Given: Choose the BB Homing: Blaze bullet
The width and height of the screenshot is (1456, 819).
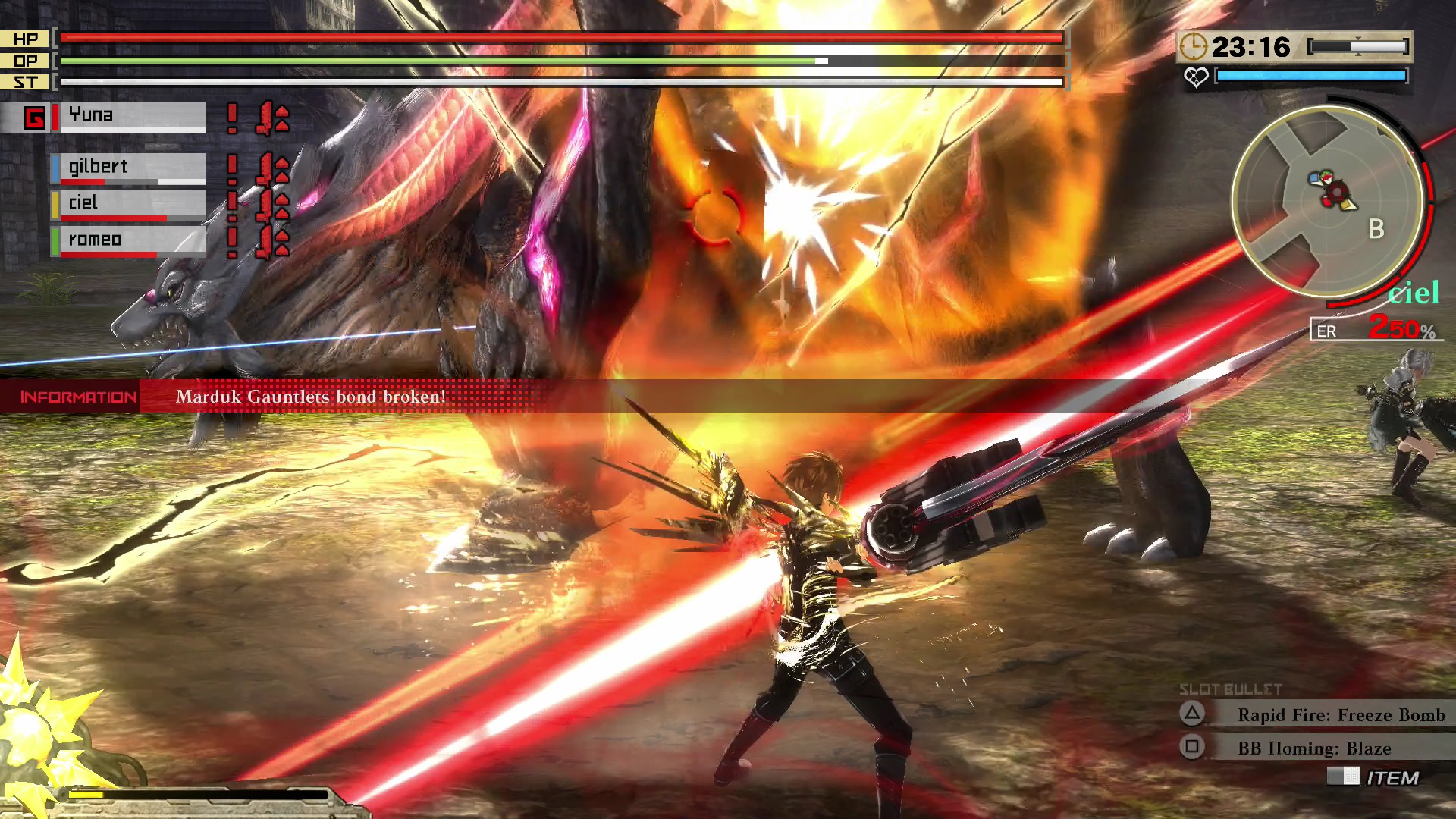Looking at the screenshot, I should [x=1313, y=748].
